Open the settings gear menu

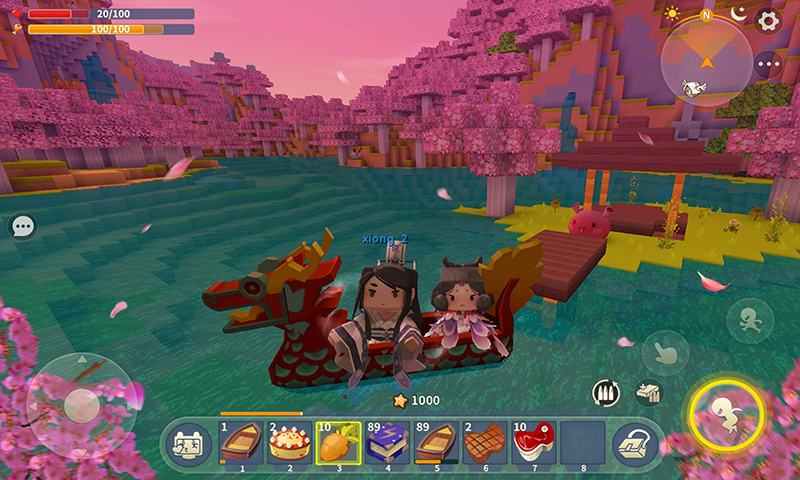768,20
